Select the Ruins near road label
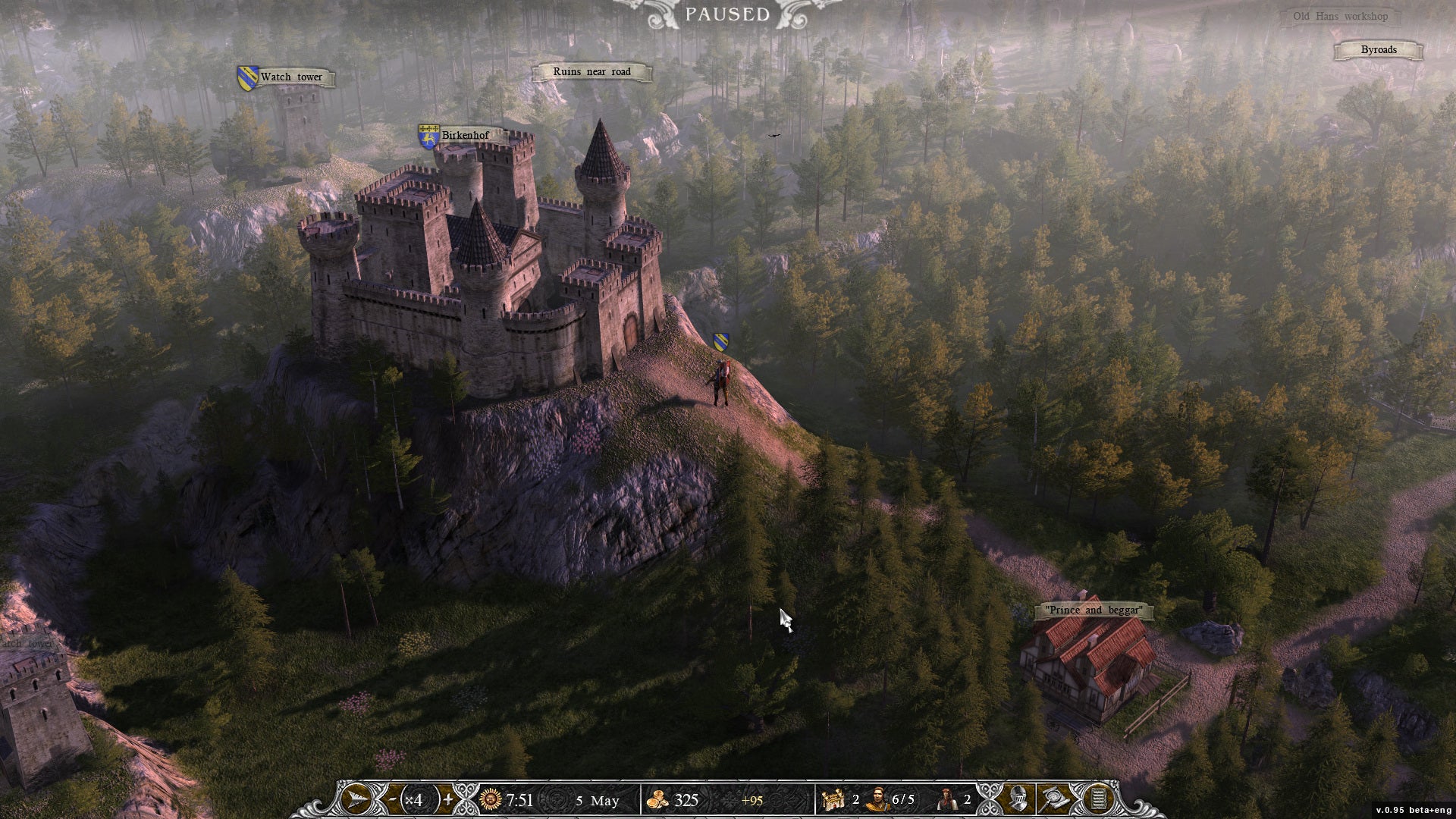This screenshot has width=1456, height=819. pos(591,72)
